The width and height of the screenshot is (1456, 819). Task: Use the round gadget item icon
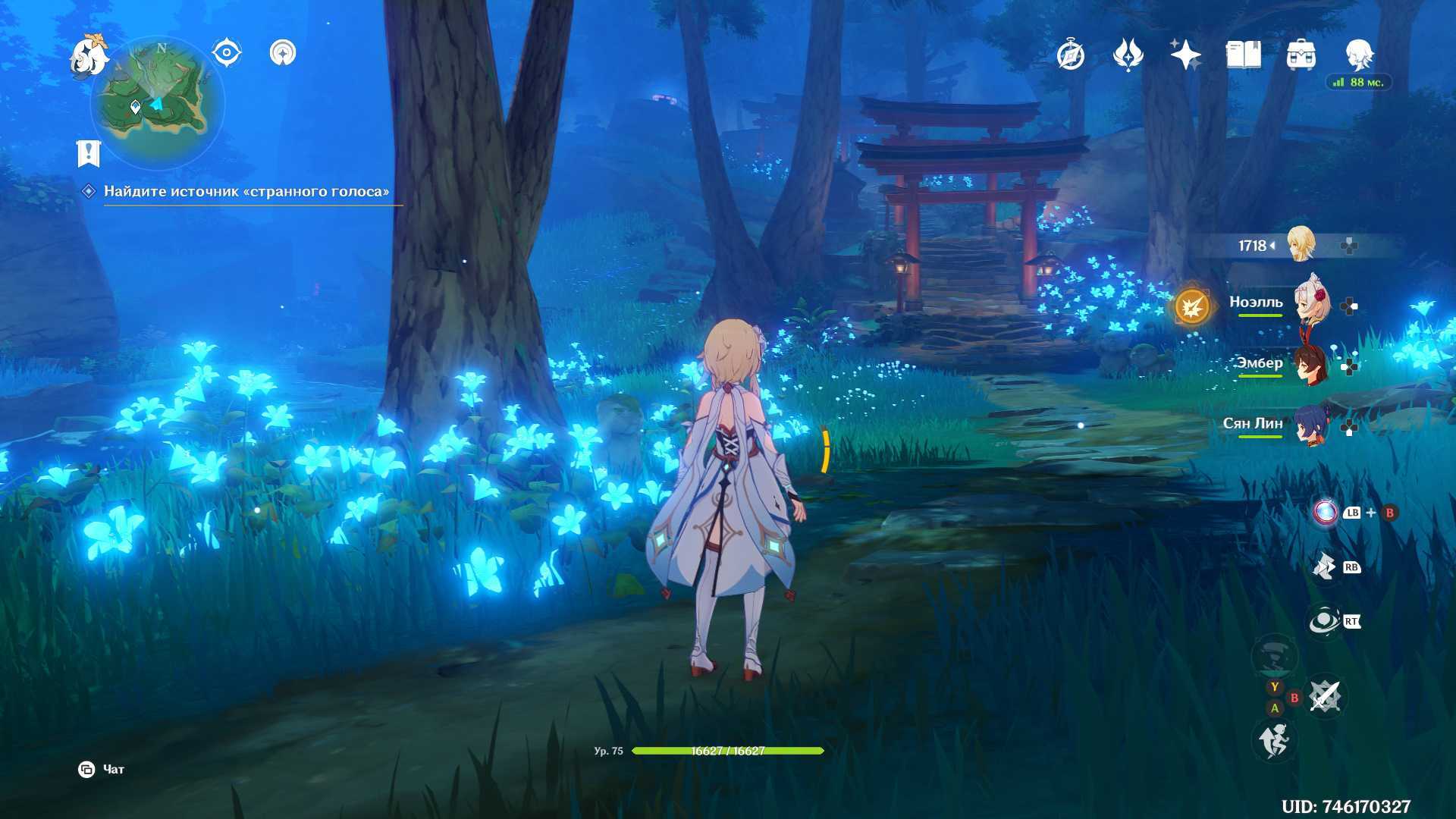click(x=1326, y=513)
